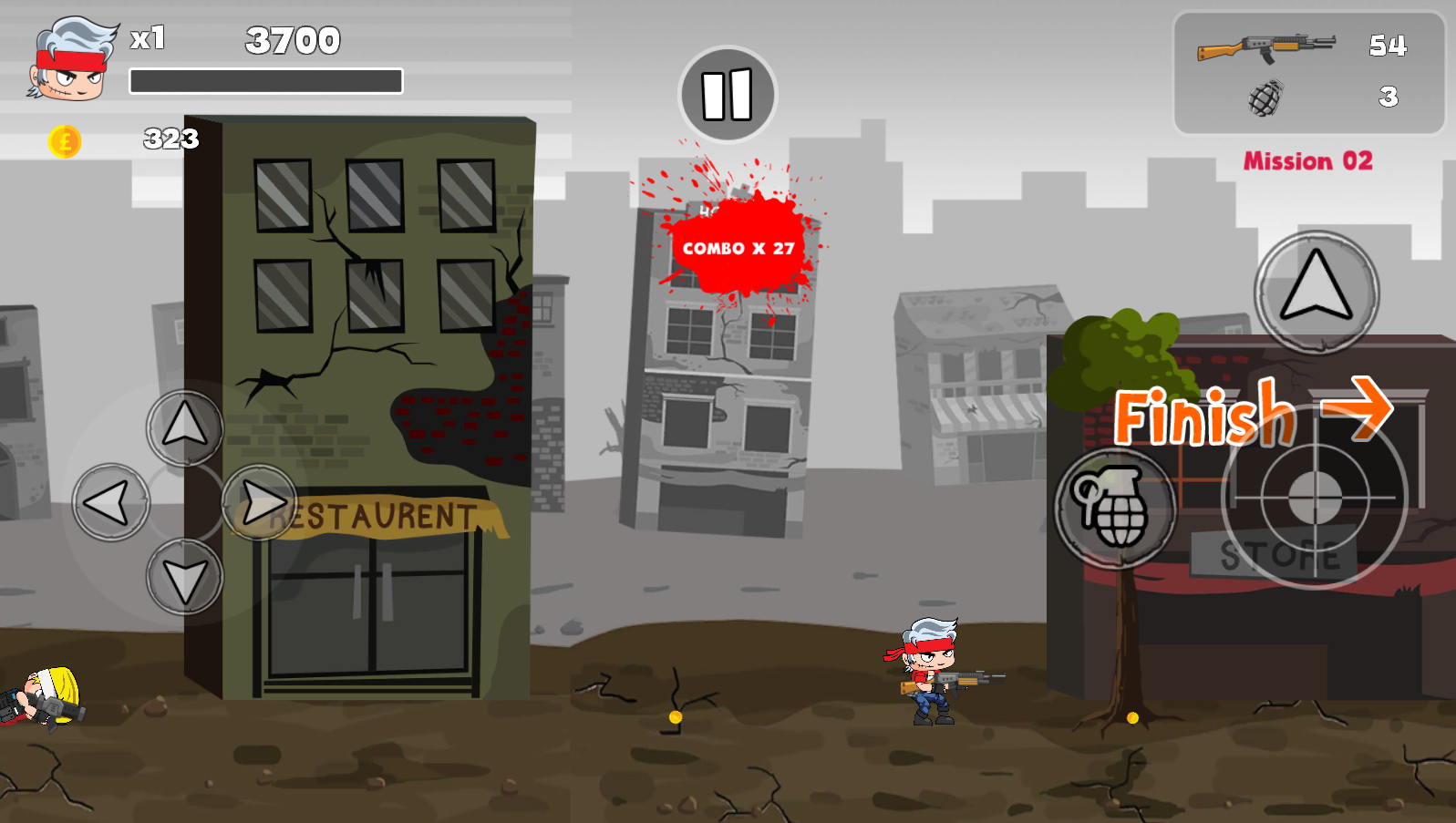Tap the gold coin icon beside 323
This screenshot has width=1456, height=823.
[x=64, y=141]
